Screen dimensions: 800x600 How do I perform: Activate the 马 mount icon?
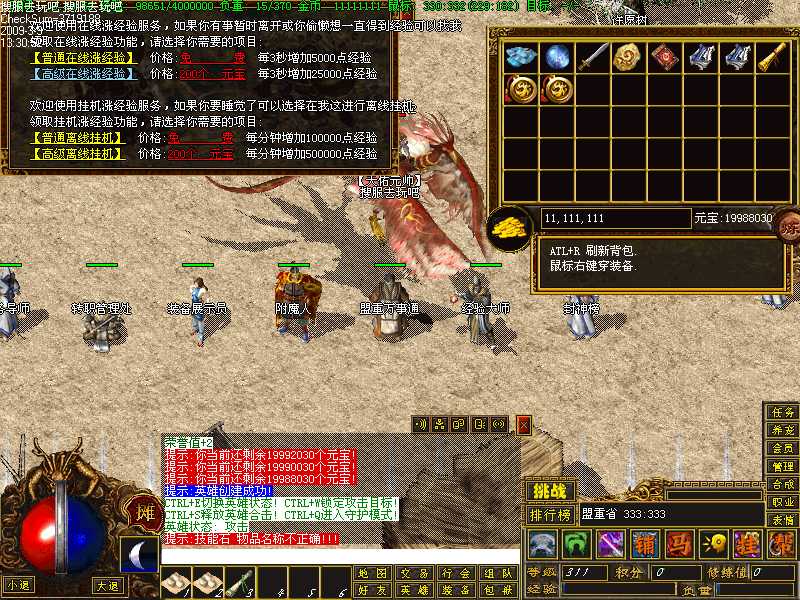point(679,544)
